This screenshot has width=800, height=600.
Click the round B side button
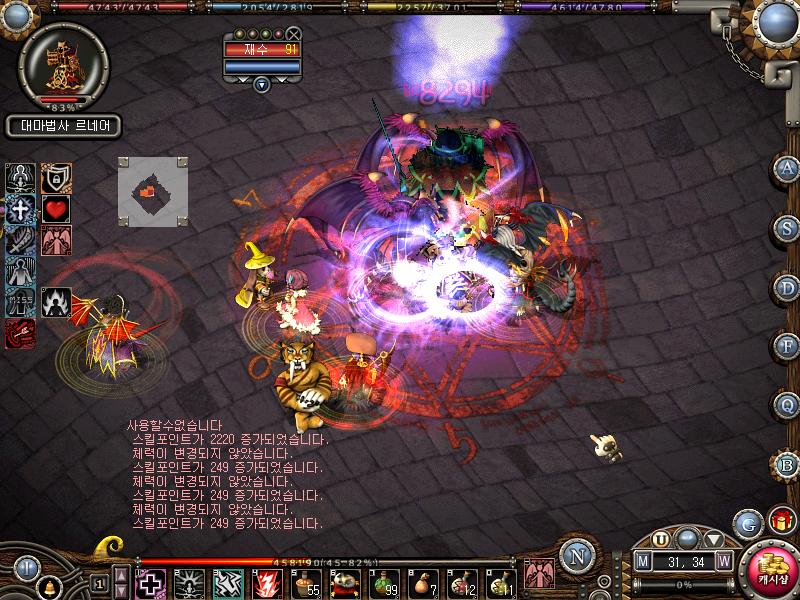click(788, 463)
